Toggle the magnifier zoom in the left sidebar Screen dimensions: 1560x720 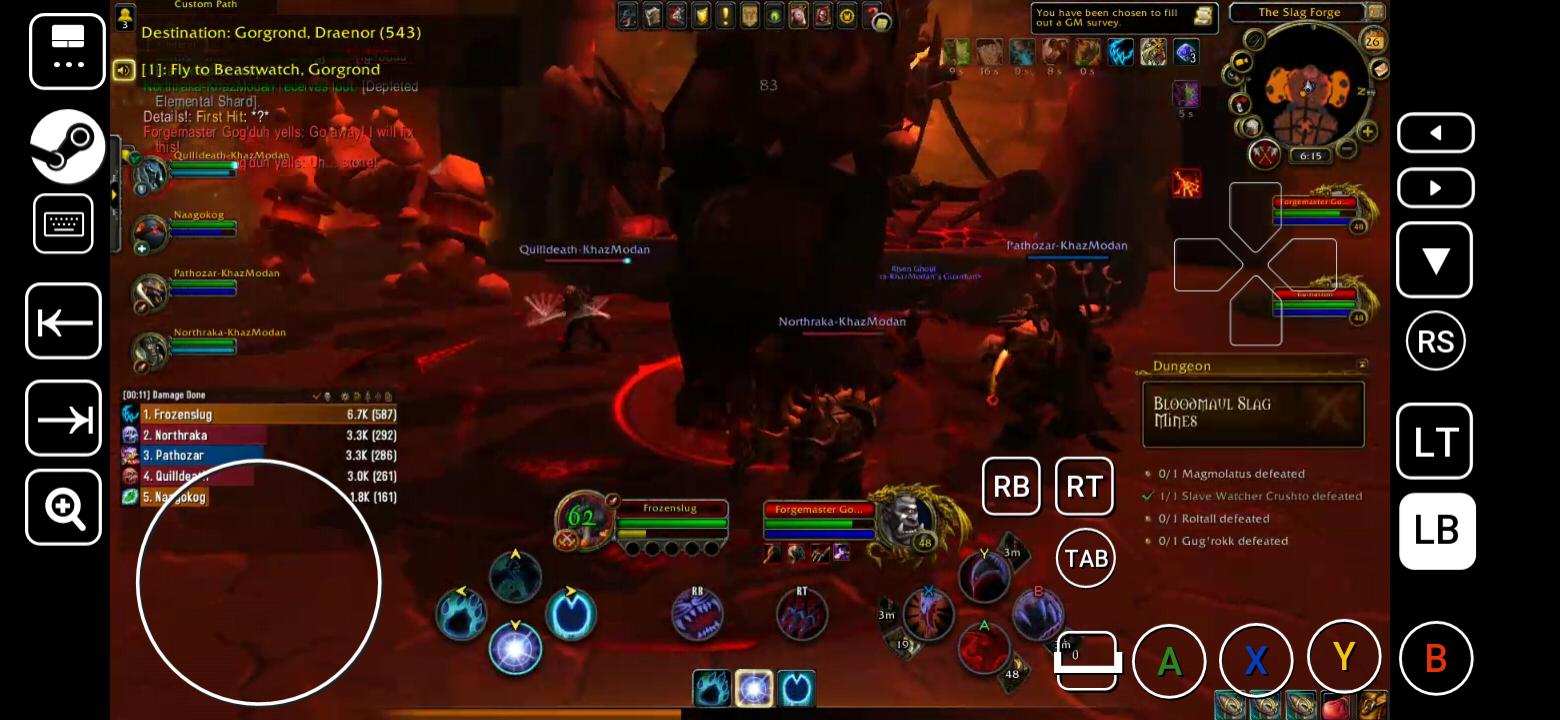click(63, 509)
